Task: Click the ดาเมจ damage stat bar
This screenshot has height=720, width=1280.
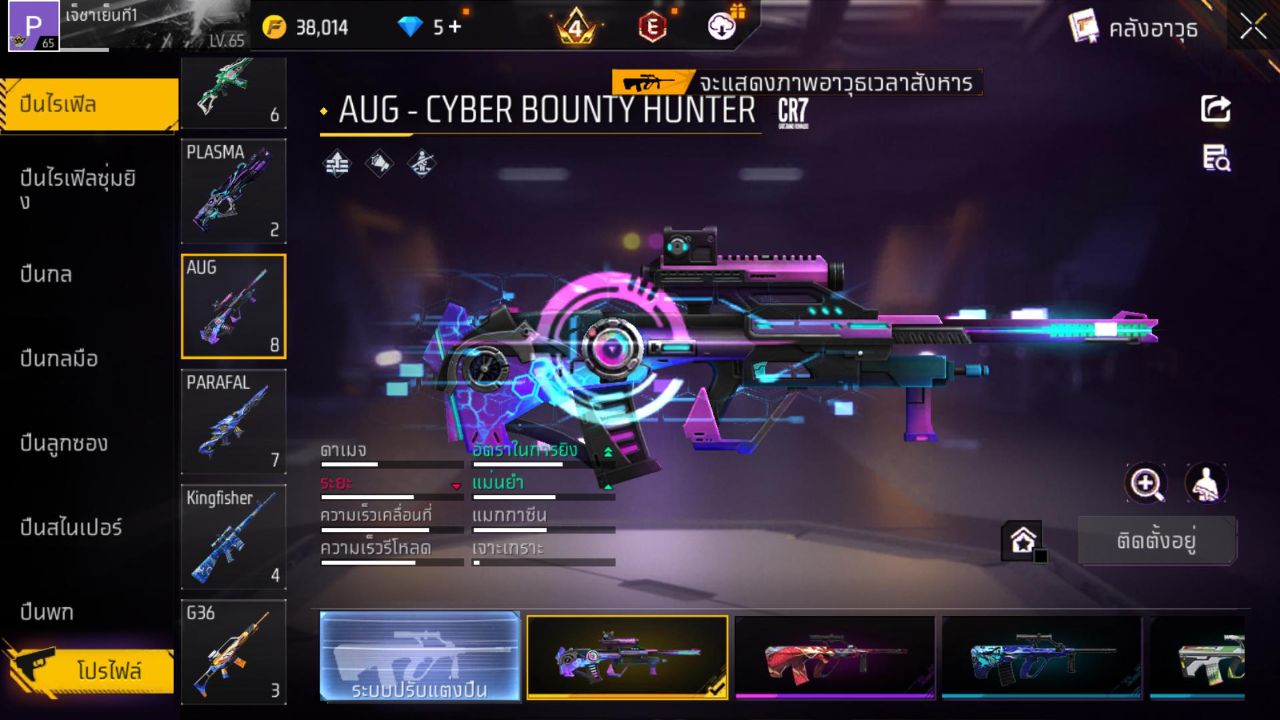Action: tap(390, 462)
